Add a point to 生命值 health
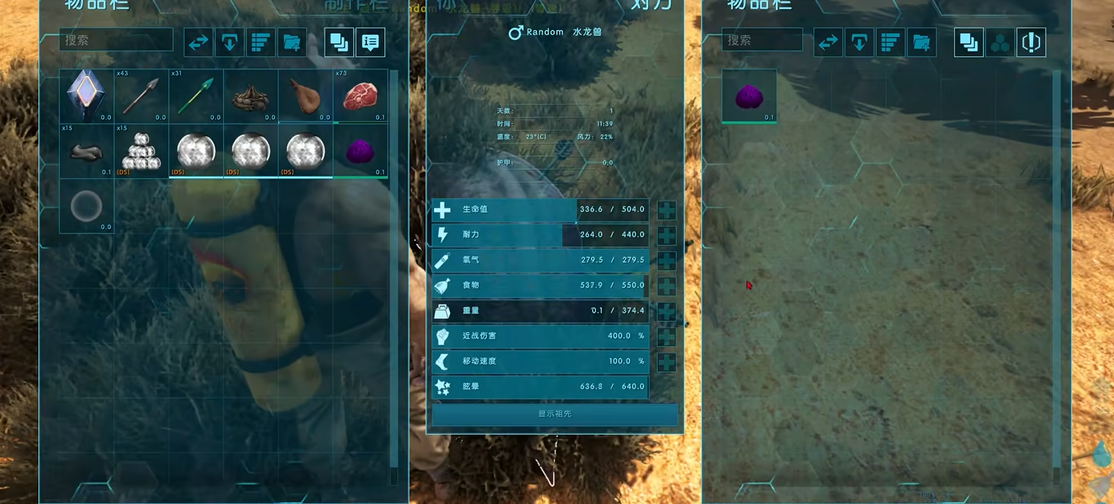The height and width of the screenshot is (504, 1114). [666, 210]
